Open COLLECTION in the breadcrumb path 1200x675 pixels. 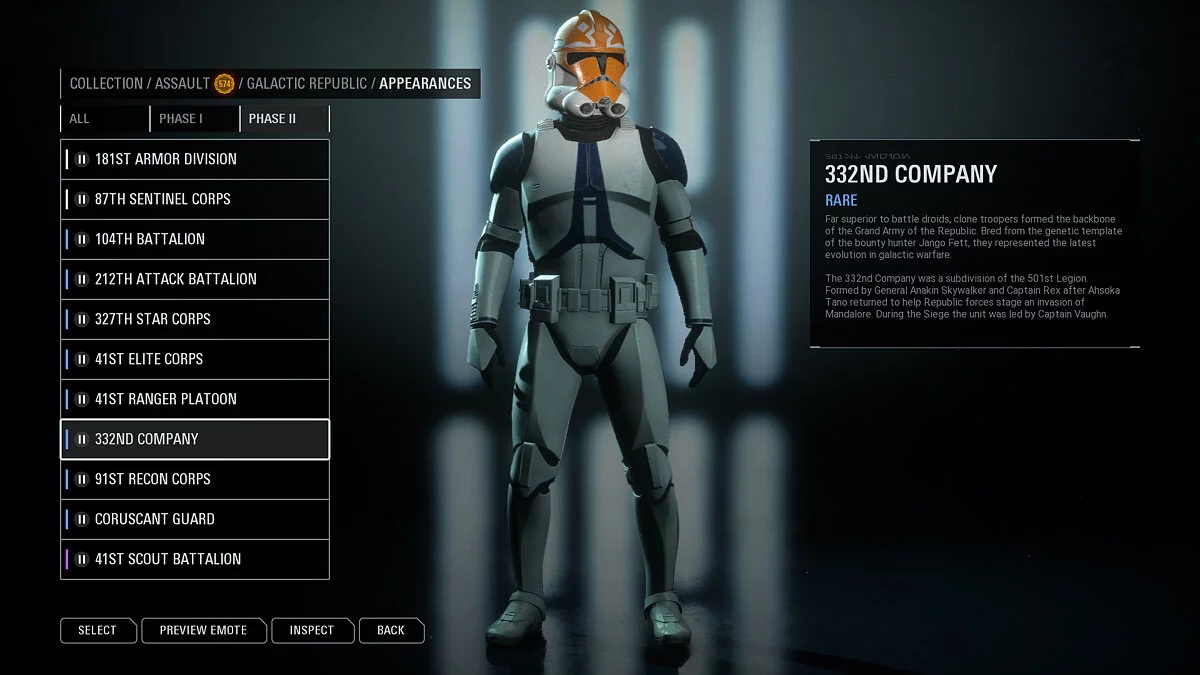[106, 84]
